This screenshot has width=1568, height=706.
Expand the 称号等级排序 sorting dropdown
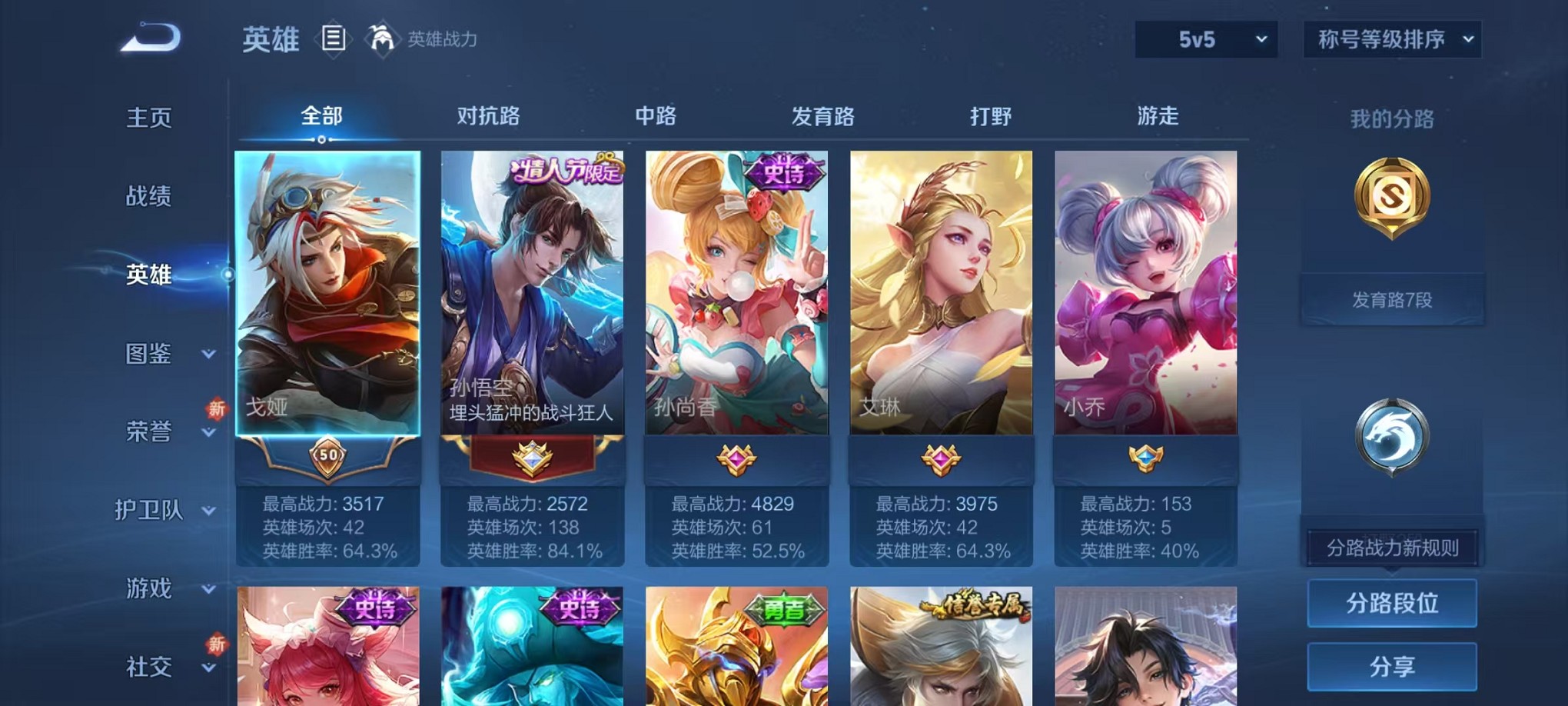pyautogui.click(x=1391, y=38)
